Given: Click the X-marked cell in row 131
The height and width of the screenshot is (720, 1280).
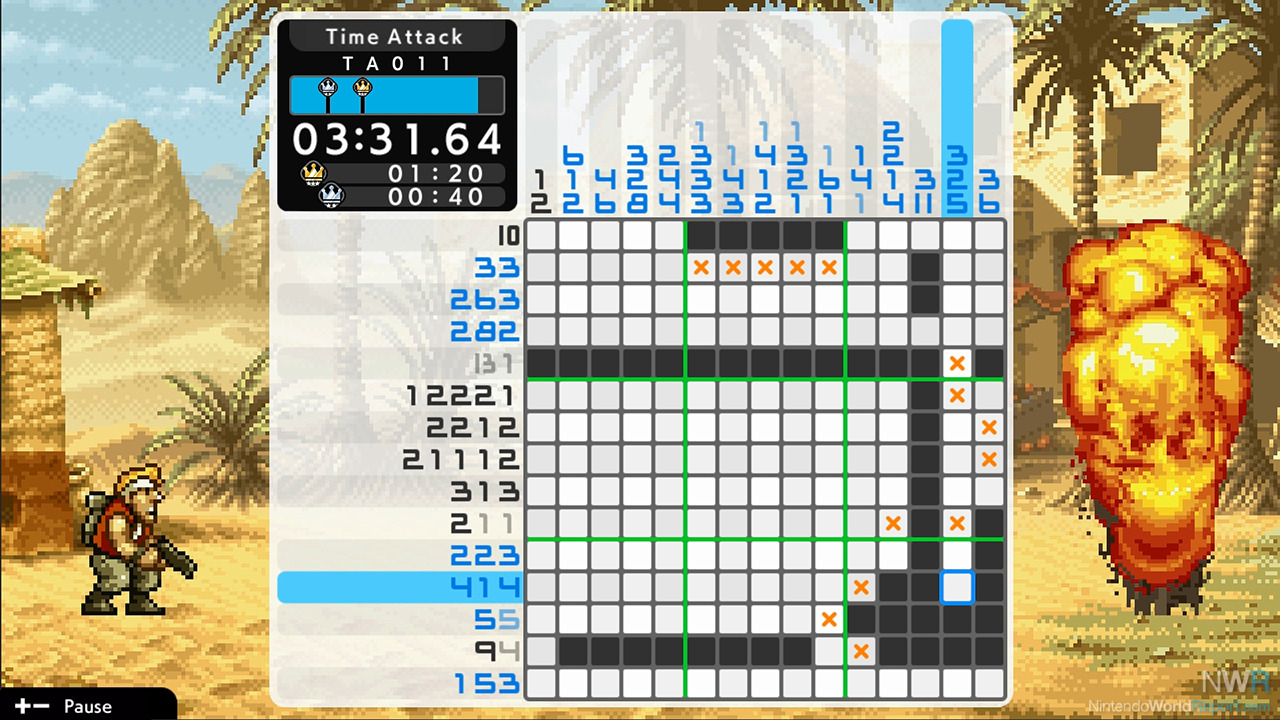Looking at the screenshot, I should pos(957,363).
